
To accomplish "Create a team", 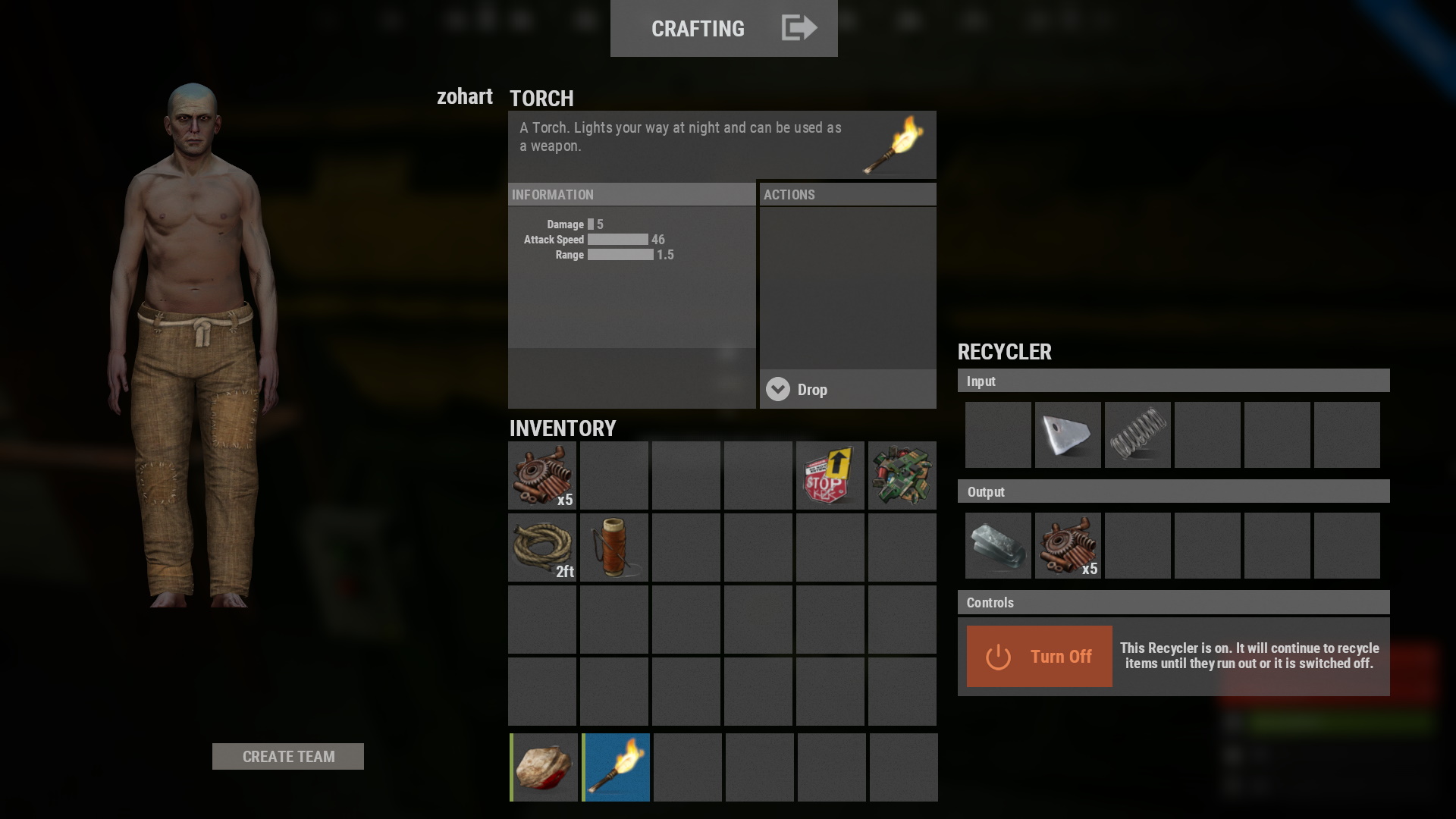I will [x=288, y=756].
